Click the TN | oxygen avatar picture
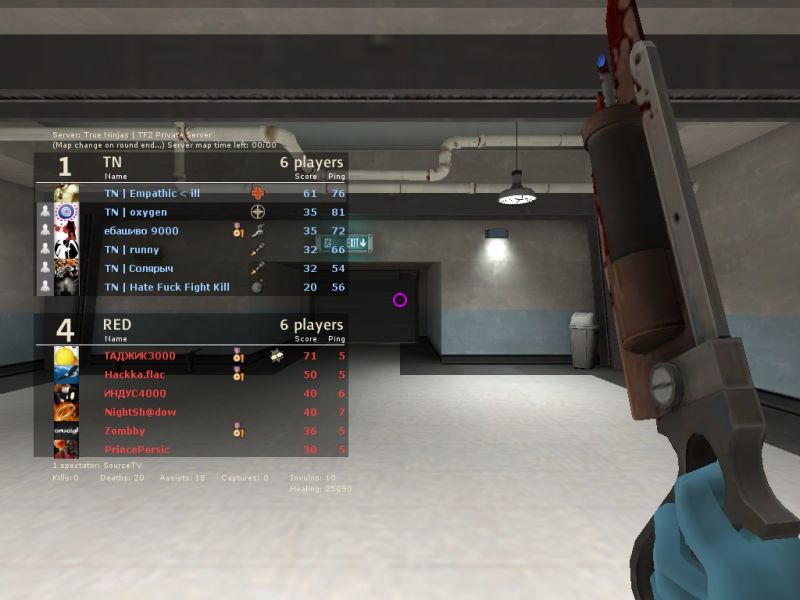Image resolution: width=800 pixels, height=600 pixels. click(67, 212)
